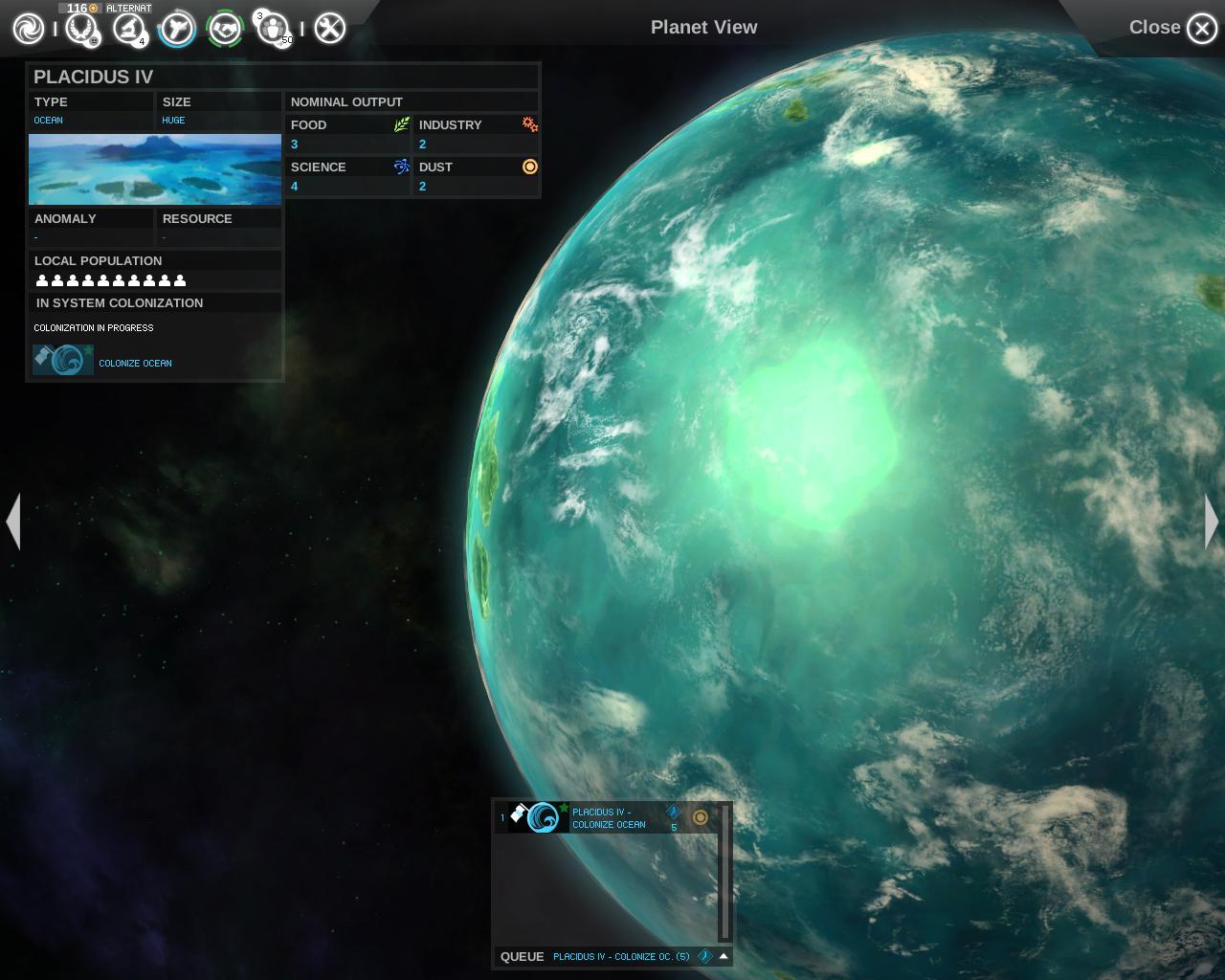The height and width of the screenshot is (980, 1225).
Task: Collapse the queue with the triangle arrow
Action: tap(724, 956)
